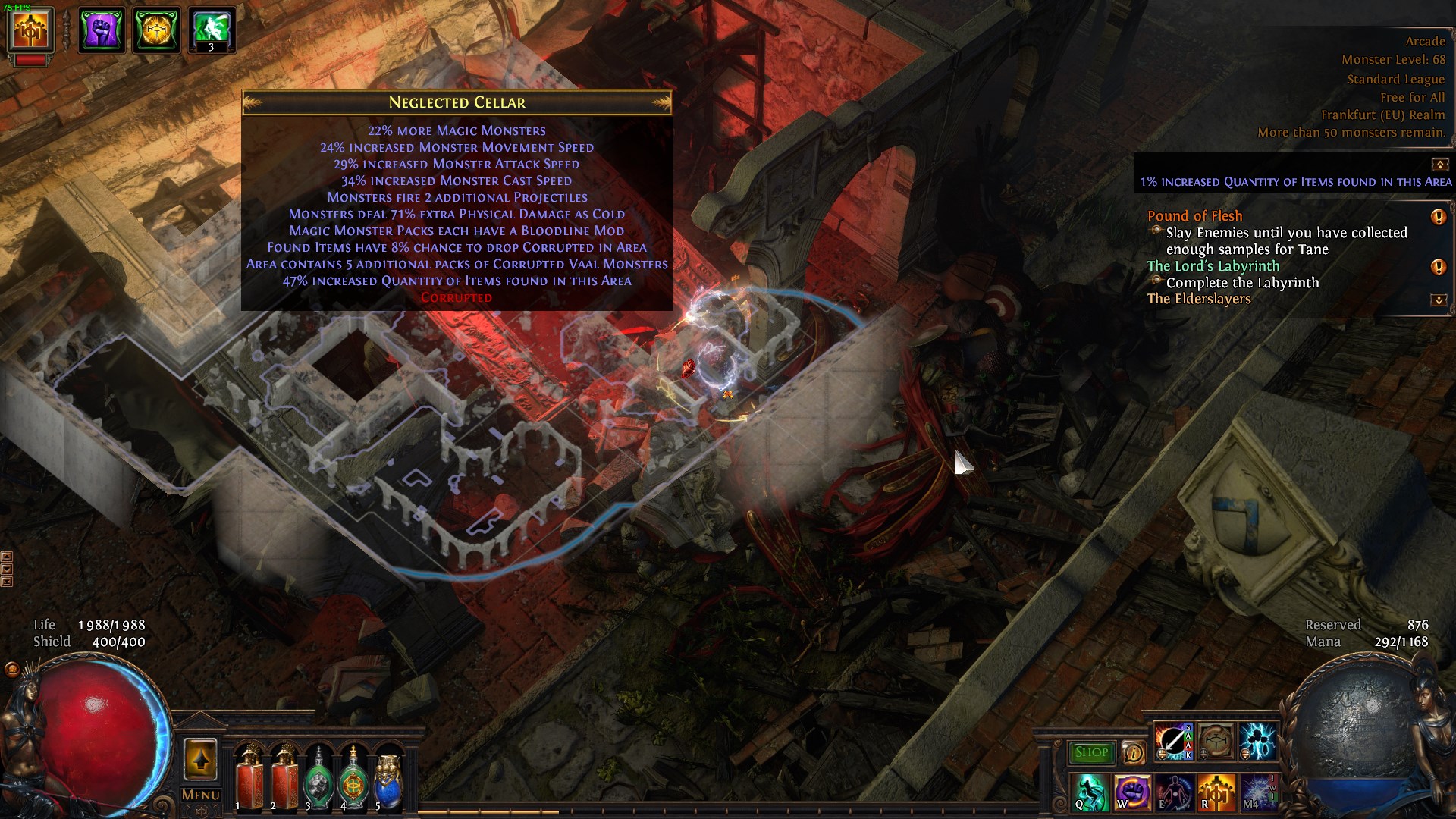Open the Menu button
The image size is (1456, 819).
(200, 795)
